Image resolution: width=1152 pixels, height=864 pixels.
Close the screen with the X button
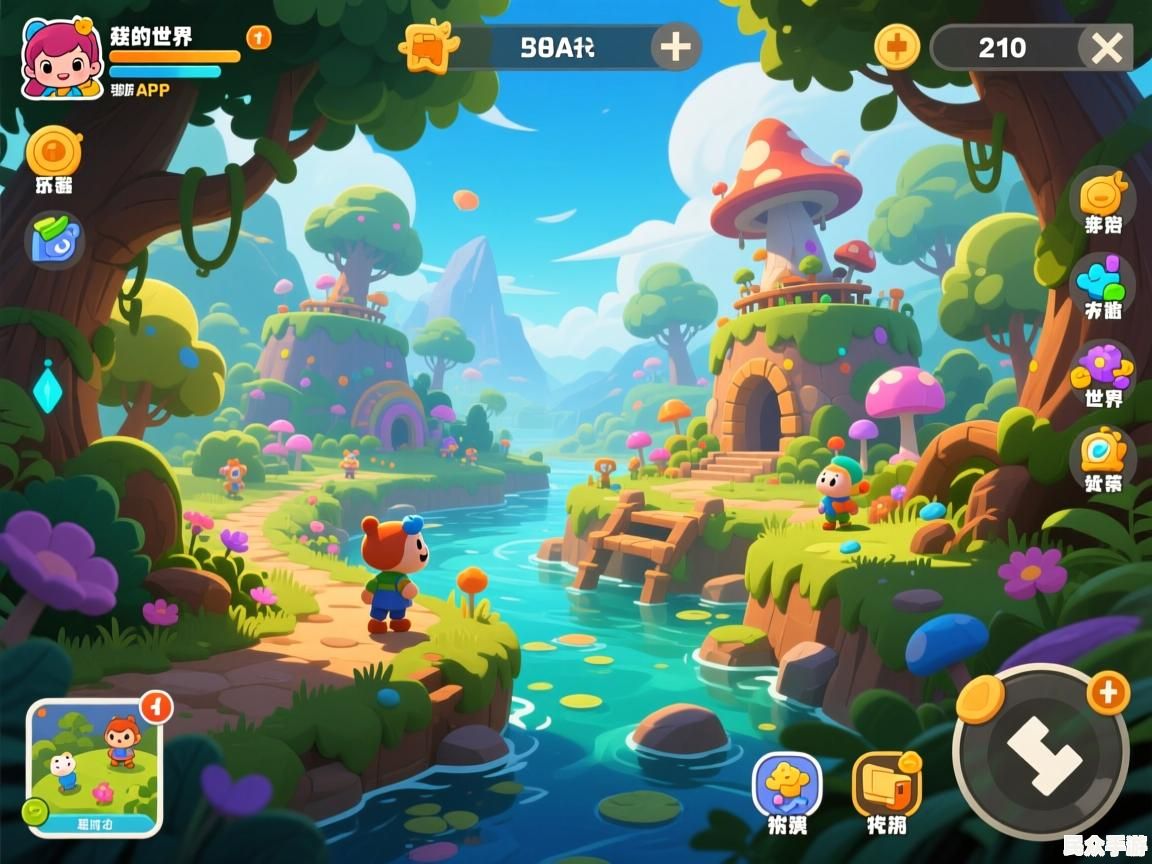(1106, 47)
